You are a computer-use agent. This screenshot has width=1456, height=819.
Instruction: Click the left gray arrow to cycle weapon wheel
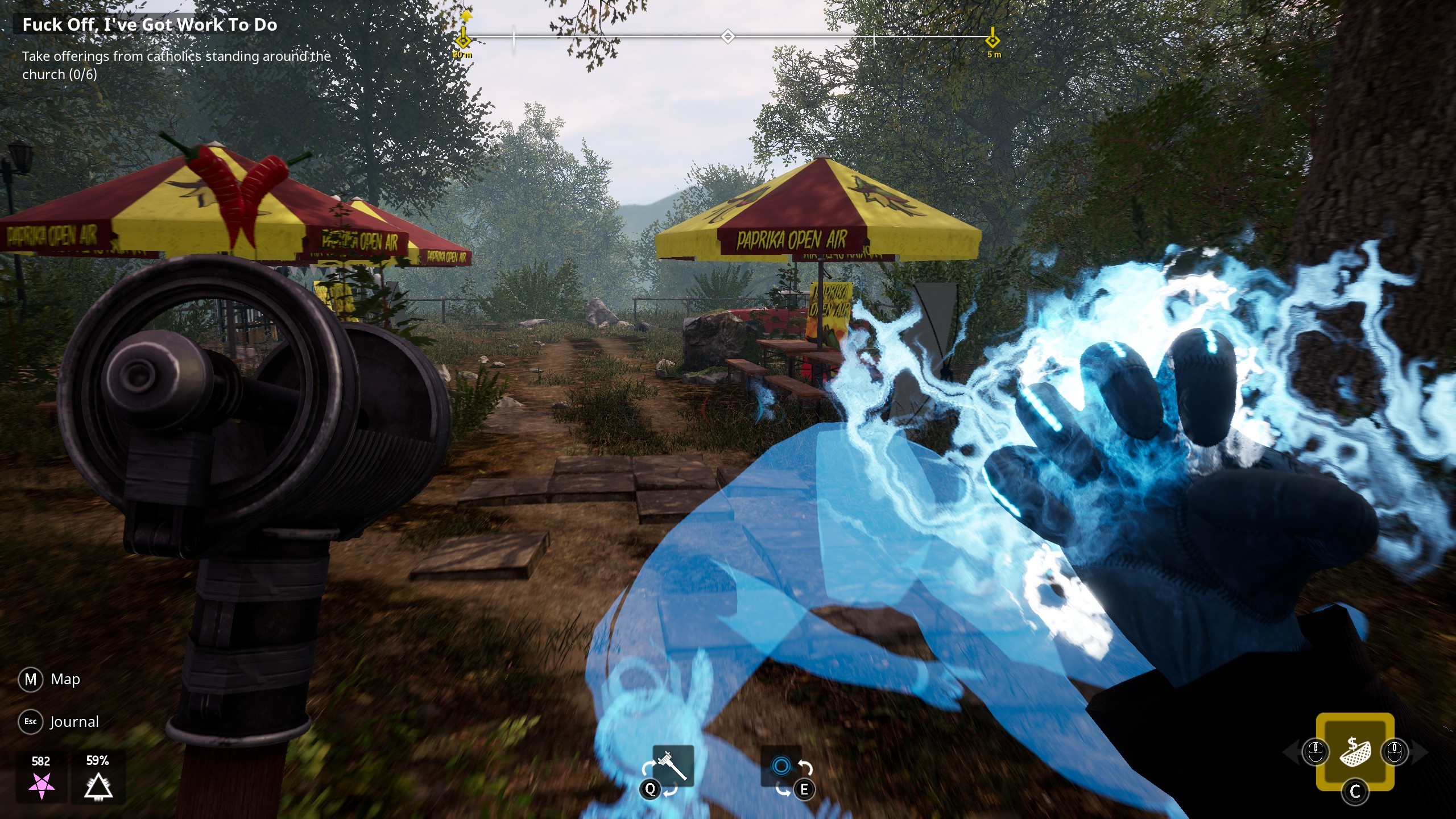(x=1291, y=753)
